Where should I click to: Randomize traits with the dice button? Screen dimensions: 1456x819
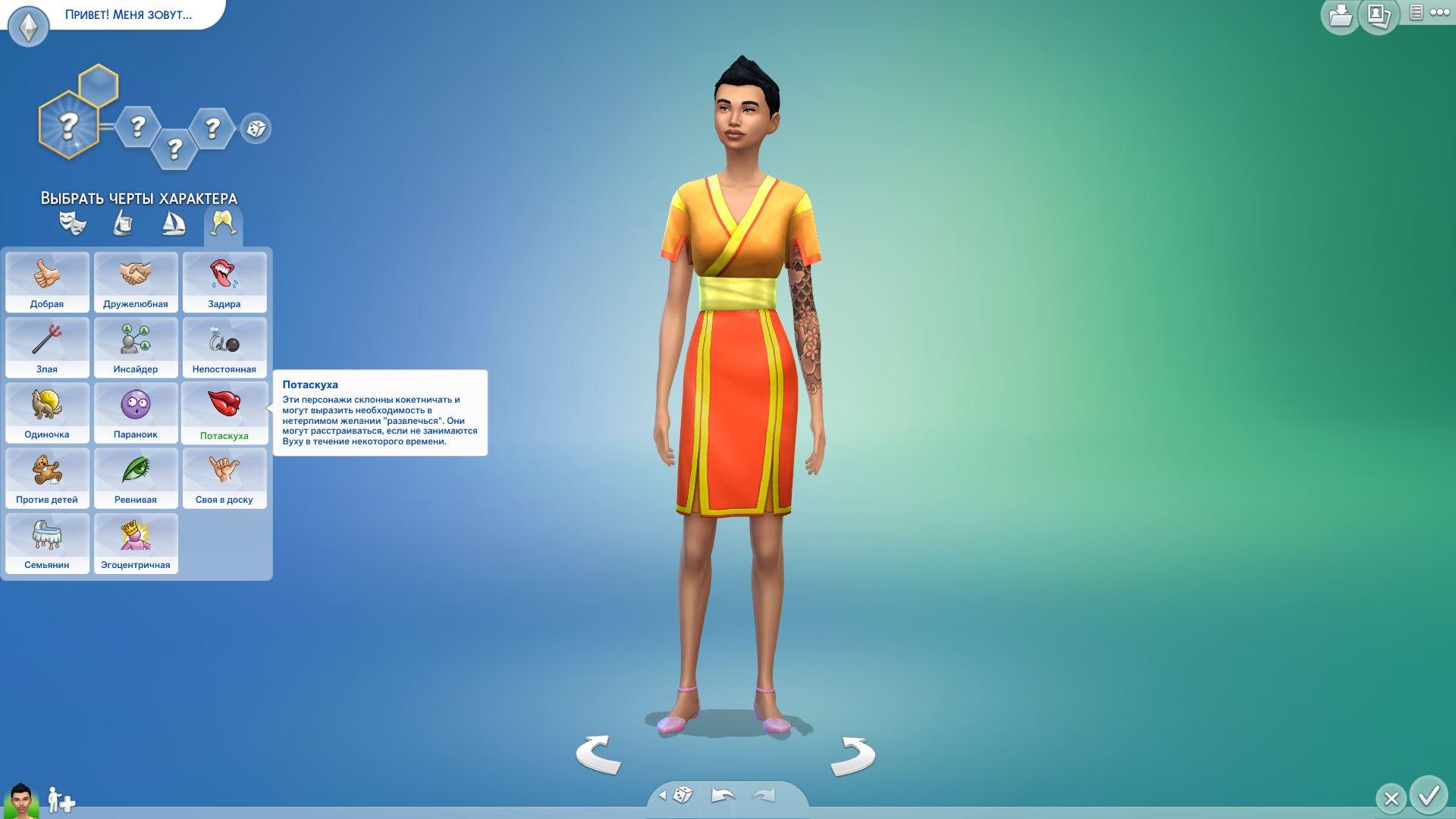256,128
